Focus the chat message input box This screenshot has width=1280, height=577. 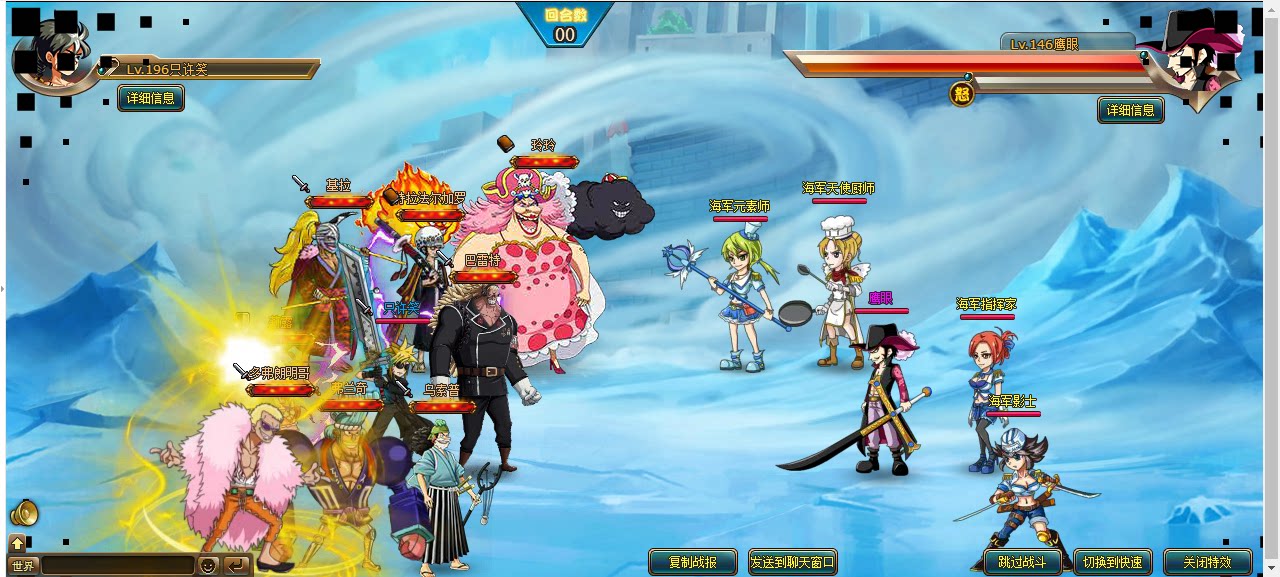click(x=117, y=566)
